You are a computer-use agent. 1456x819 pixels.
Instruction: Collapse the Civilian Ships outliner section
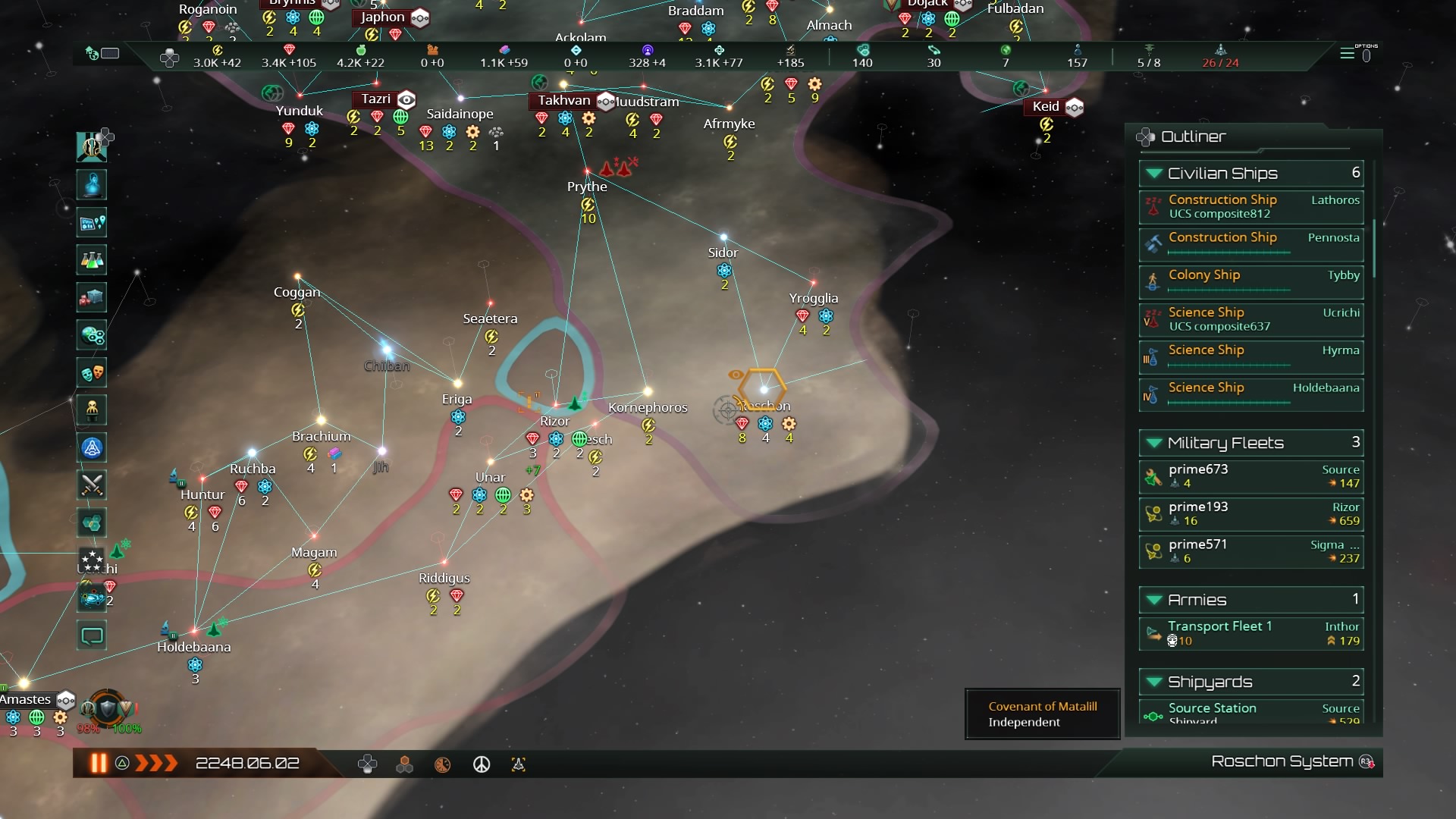[1155, 173]
